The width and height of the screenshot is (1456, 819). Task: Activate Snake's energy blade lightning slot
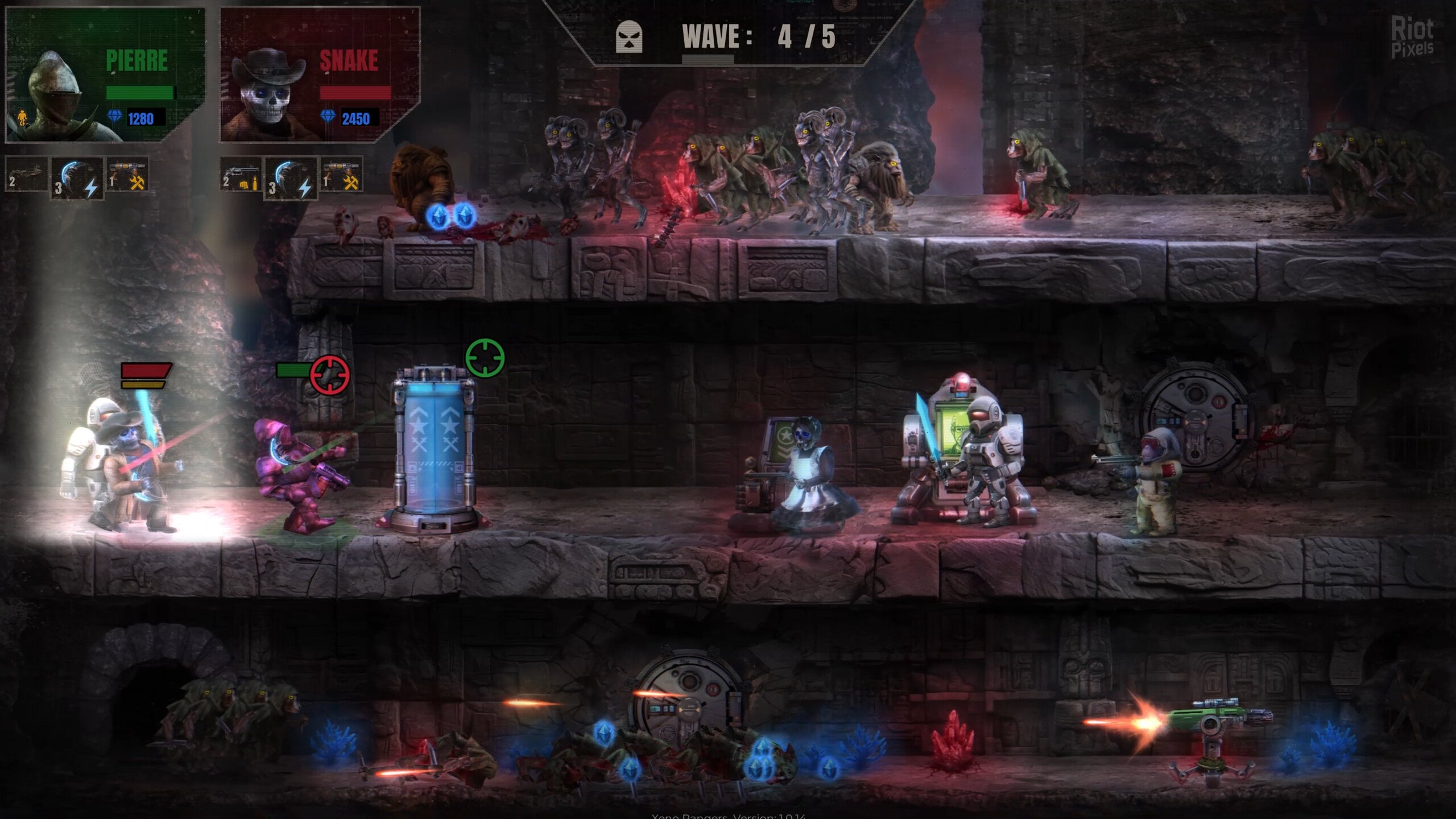tap(291, 178)
